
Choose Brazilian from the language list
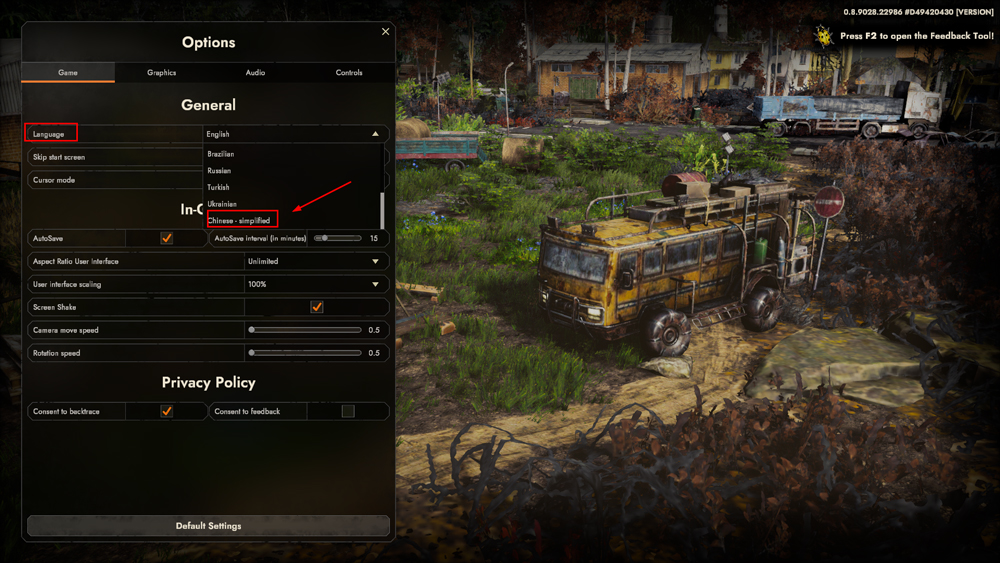221,154
